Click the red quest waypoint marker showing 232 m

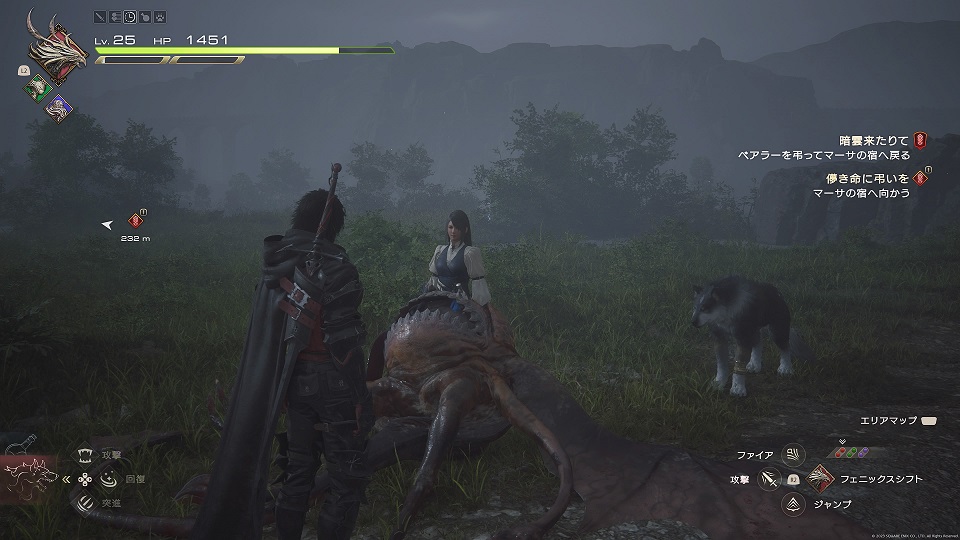tap(136, 221)
